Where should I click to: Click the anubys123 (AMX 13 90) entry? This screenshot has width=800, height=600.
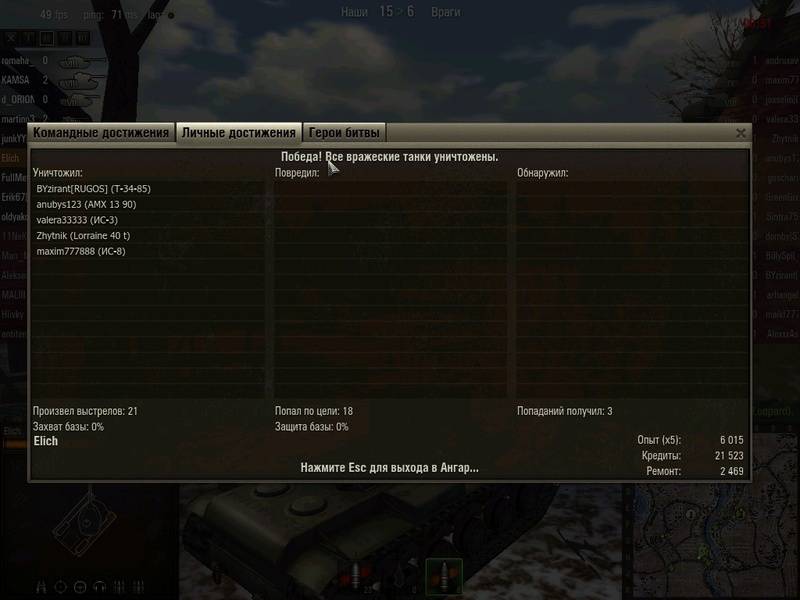tap(86, 204)
